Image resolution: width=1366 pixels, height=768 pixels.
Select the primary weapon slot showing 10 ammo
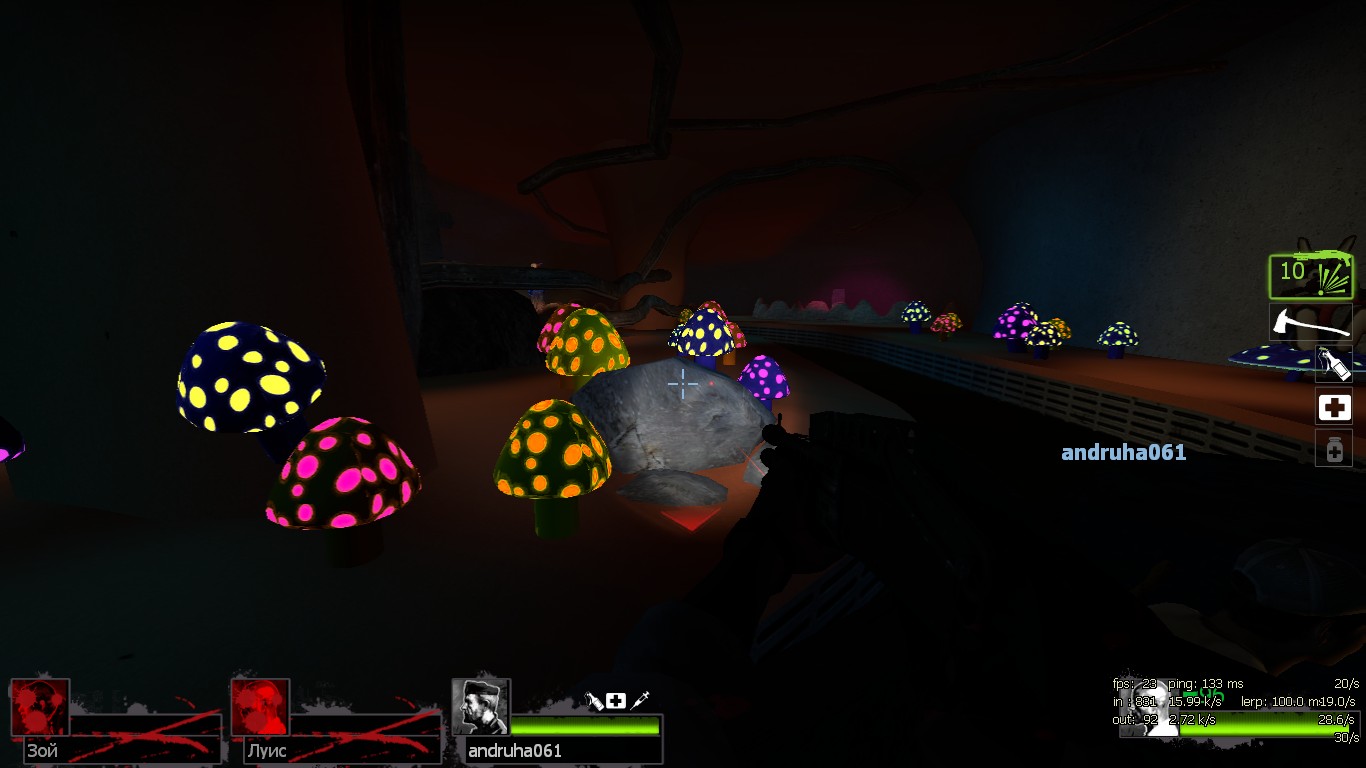click(x=1310, y=276)
